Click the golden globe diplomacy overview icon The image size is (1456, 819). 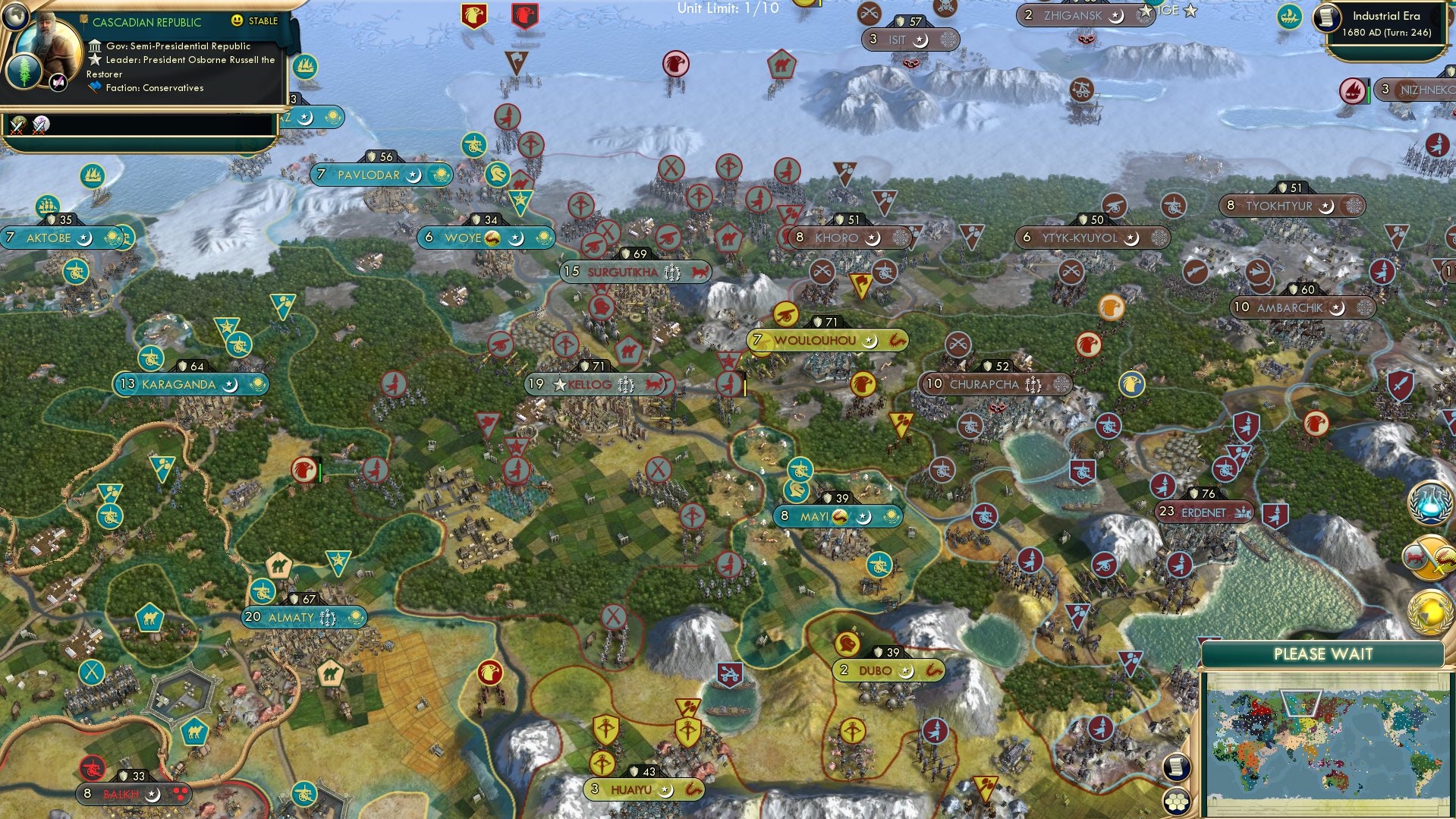coord(1429,612)
